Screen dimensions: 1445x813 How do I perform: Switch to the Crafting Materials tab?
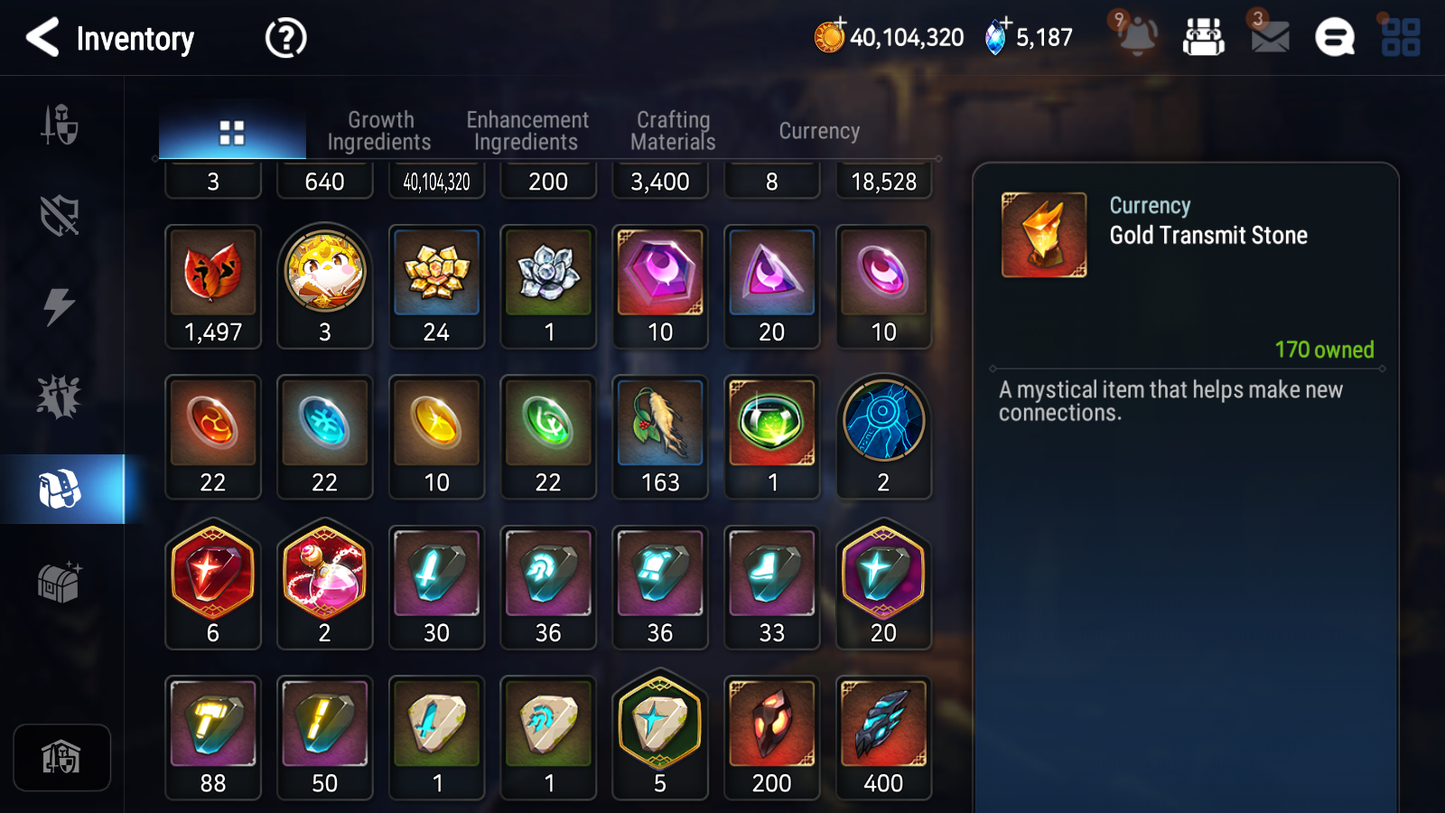[672, 130]
